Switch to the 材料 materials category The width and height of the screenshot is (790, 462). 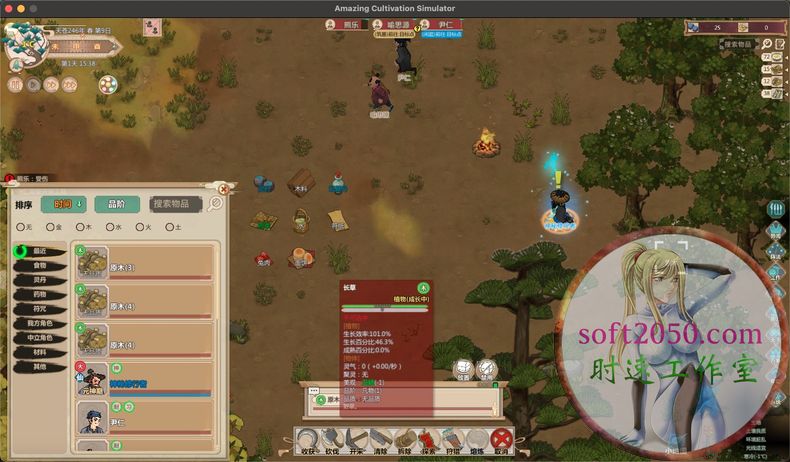click(40, 352)
